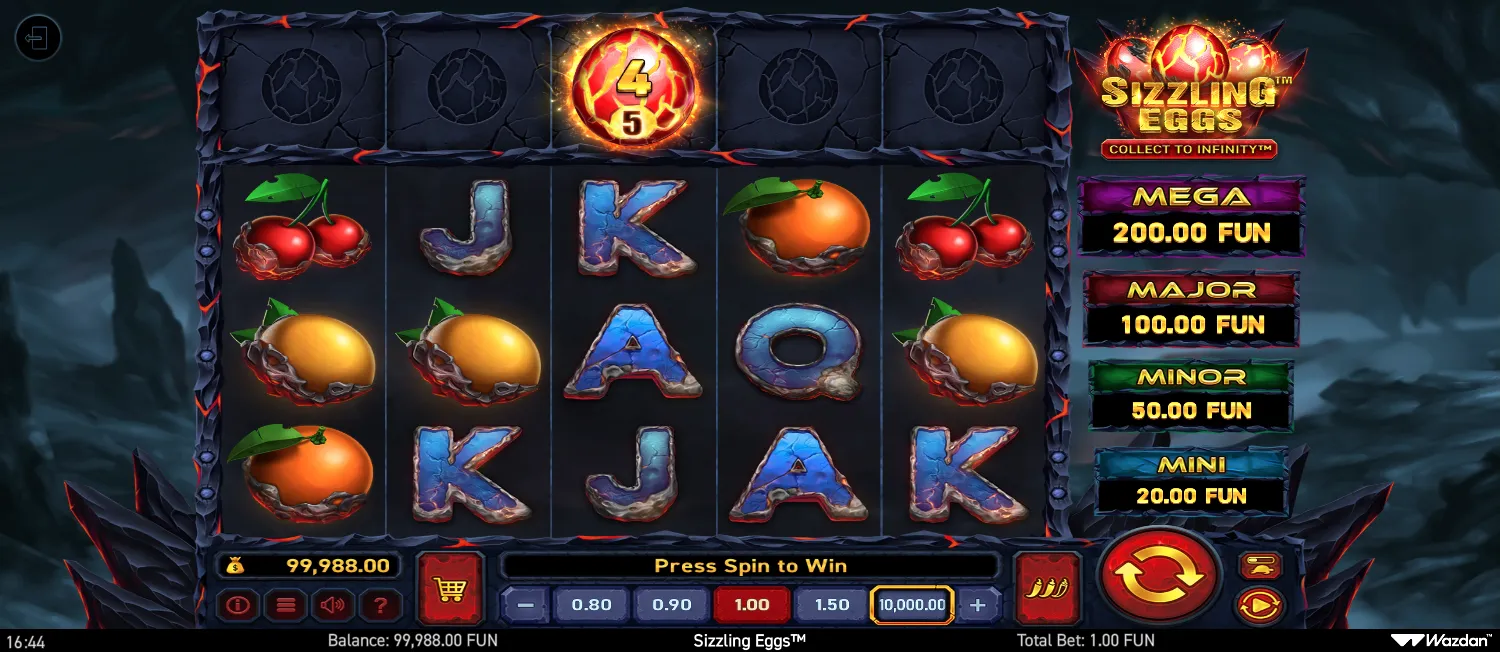Viewport: 1500px width, 652px height.
Task: Toggle the sound speaker icon
Action: (x=334, y=605)
